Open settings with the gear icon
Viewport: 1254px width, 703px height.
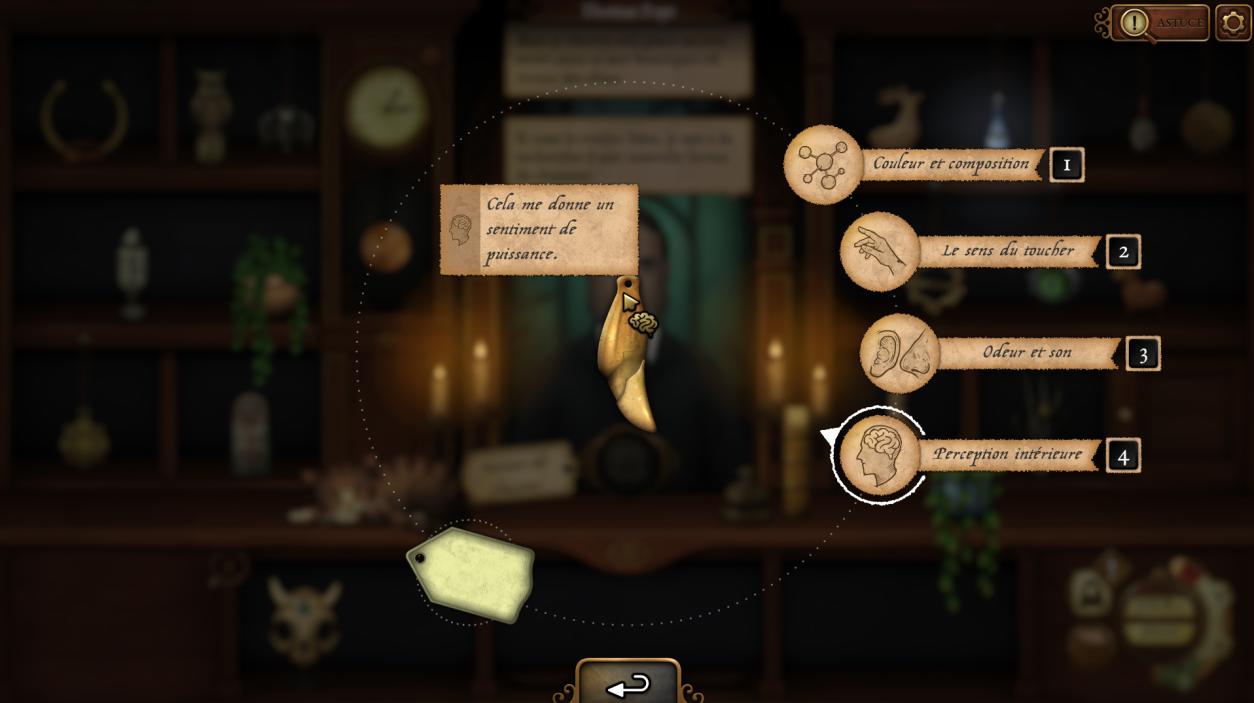1233,23
